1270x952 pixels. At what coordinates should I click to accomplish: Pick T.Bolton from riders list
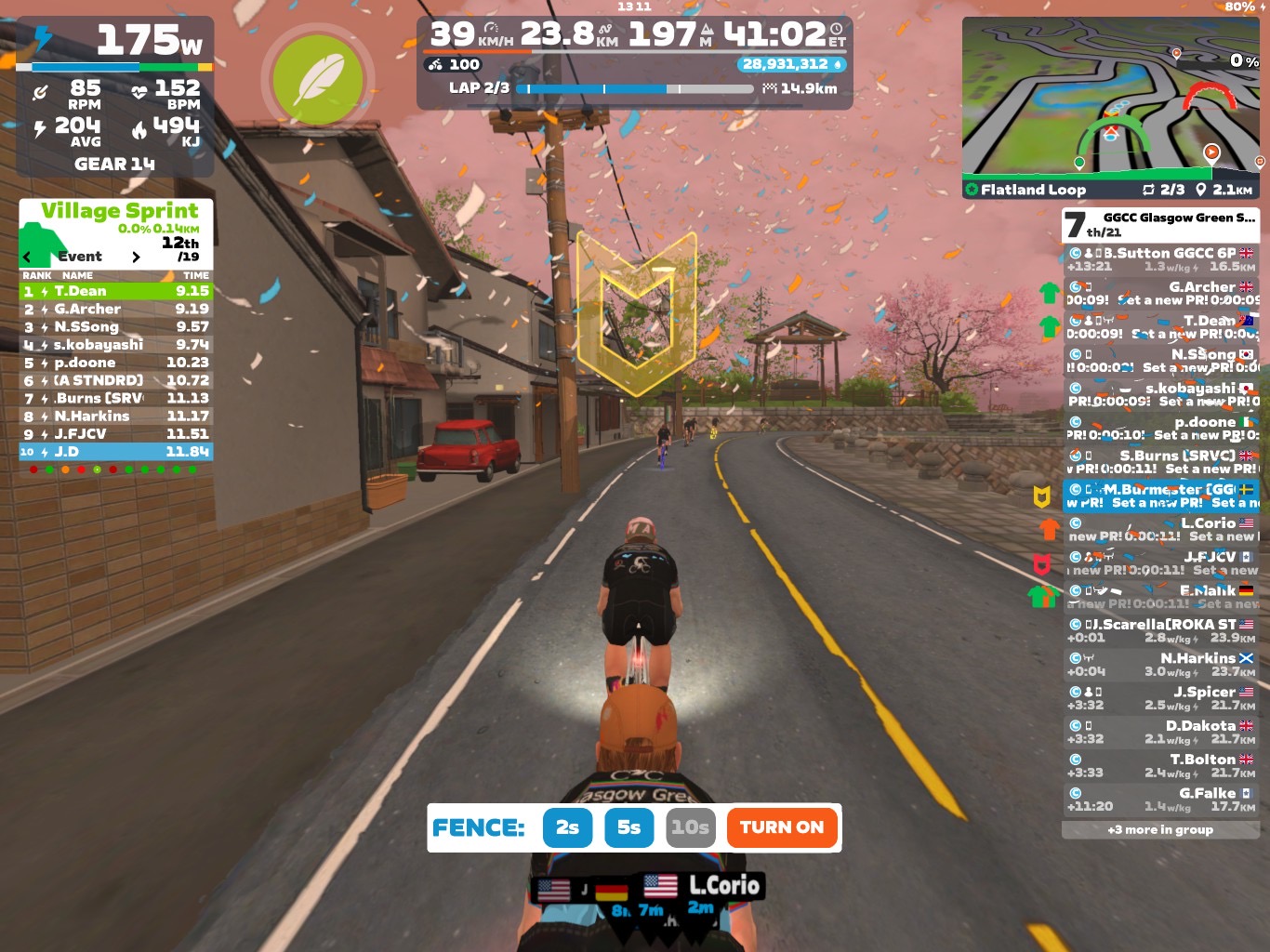click(x=1160, y=766)
